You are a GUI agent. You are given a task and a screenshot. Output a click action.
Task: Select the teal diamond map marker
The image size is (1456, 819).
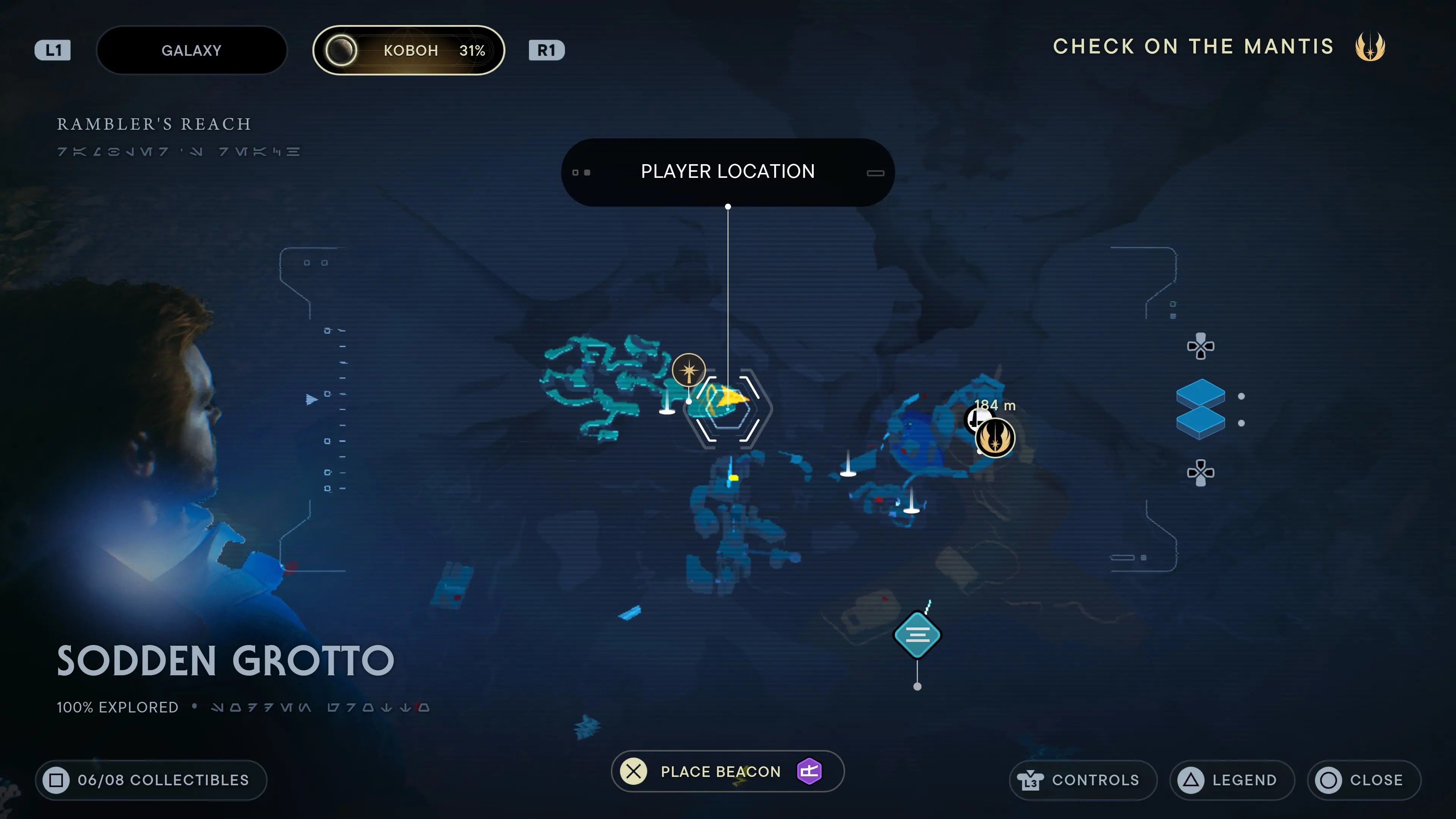click(917, 635)
